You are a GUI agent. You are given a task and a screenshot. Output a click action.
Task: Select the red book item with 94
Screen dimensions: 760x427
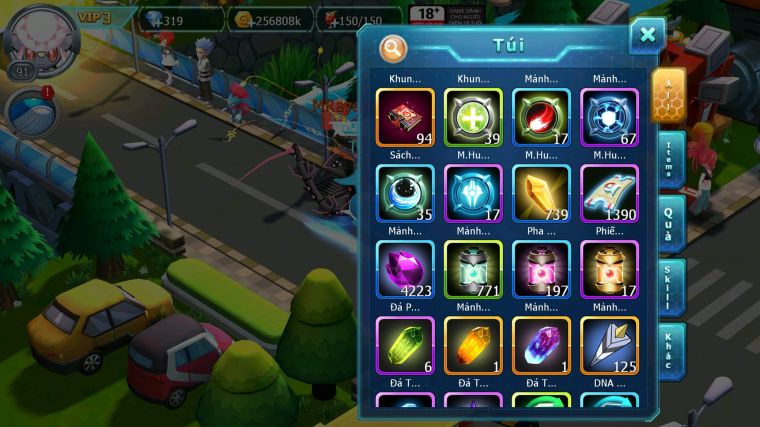tap(405, 118)
